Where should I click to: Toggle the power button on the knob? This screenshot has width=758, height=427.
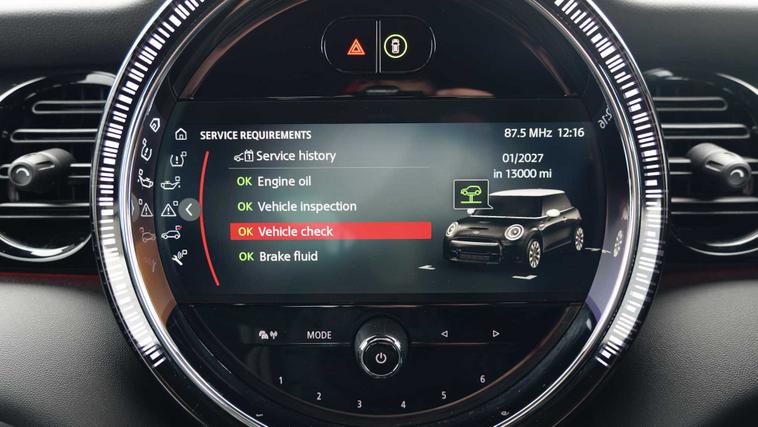[380, 356]
